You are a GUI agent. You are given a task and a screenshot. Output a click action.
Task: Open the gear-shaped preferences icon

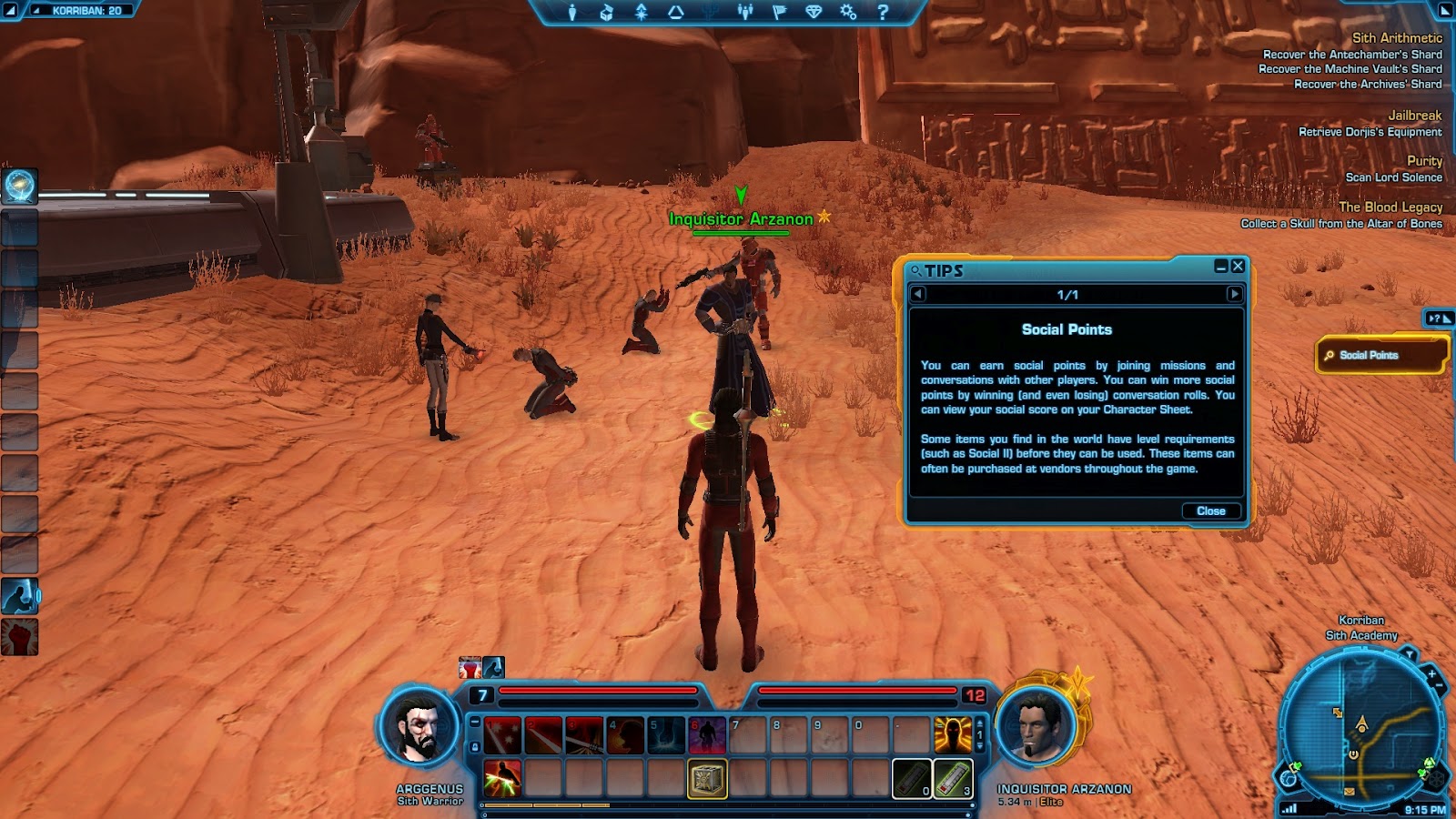(x=848, y=12)
